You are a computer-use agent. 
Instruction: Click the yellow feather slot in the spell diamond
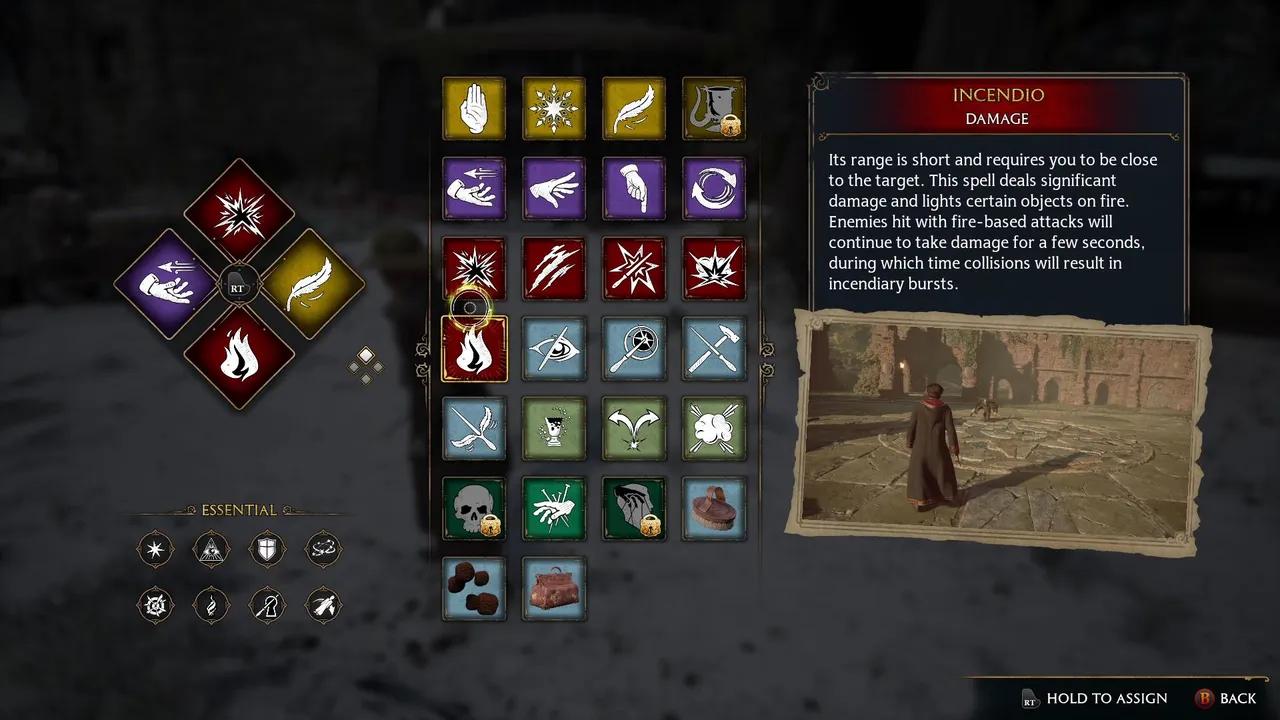click(313, 284)
